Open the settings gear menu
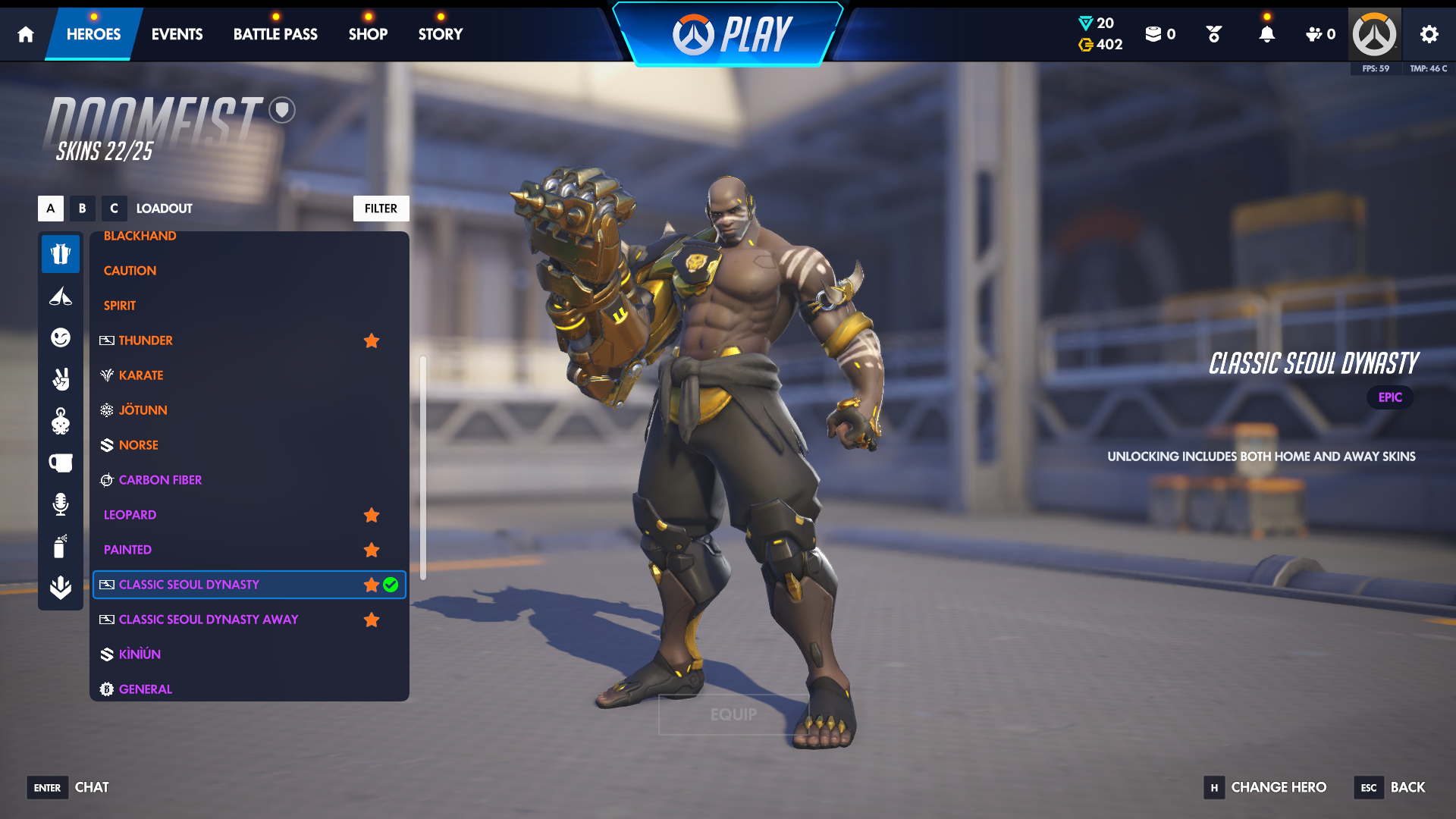1456x819 pixels. click(x=1429, y=34)
